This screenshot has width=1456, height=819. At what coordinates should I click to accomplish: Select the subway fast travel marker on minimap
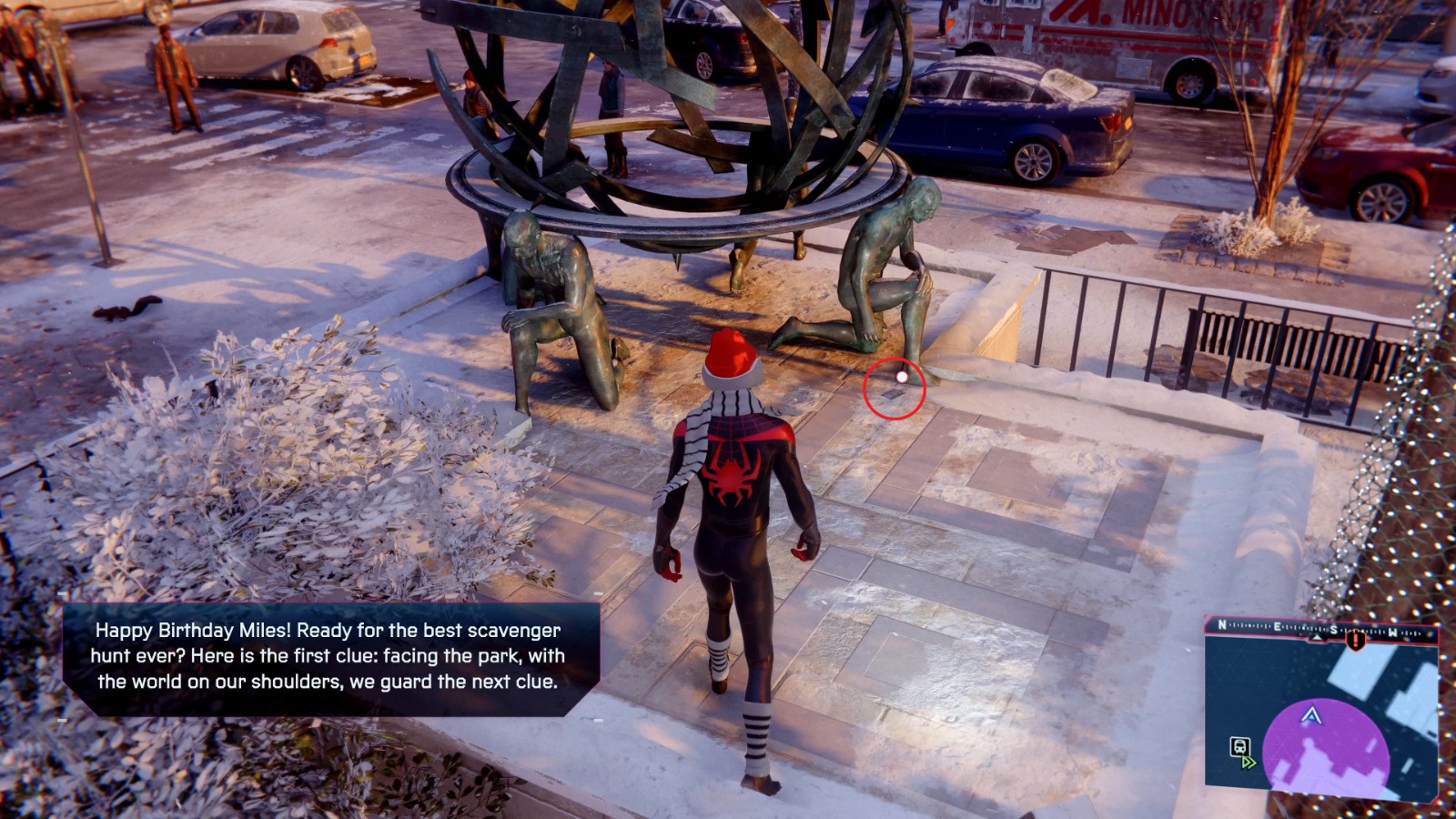[x=1239, y=748]
